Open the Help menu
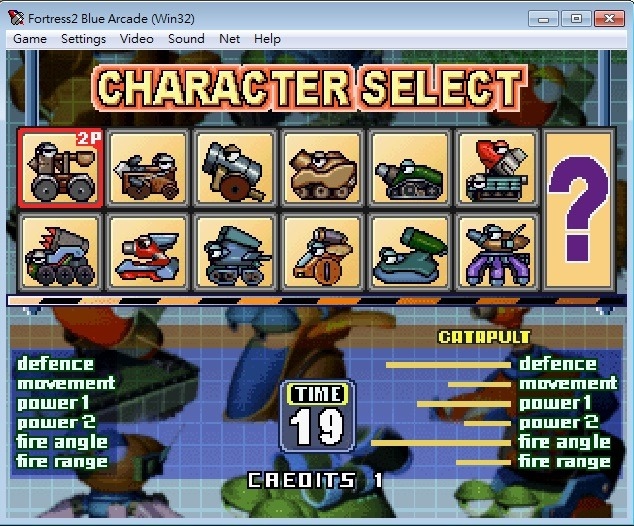The height and width of the screenshot is (526, 634). coord(267,39)
